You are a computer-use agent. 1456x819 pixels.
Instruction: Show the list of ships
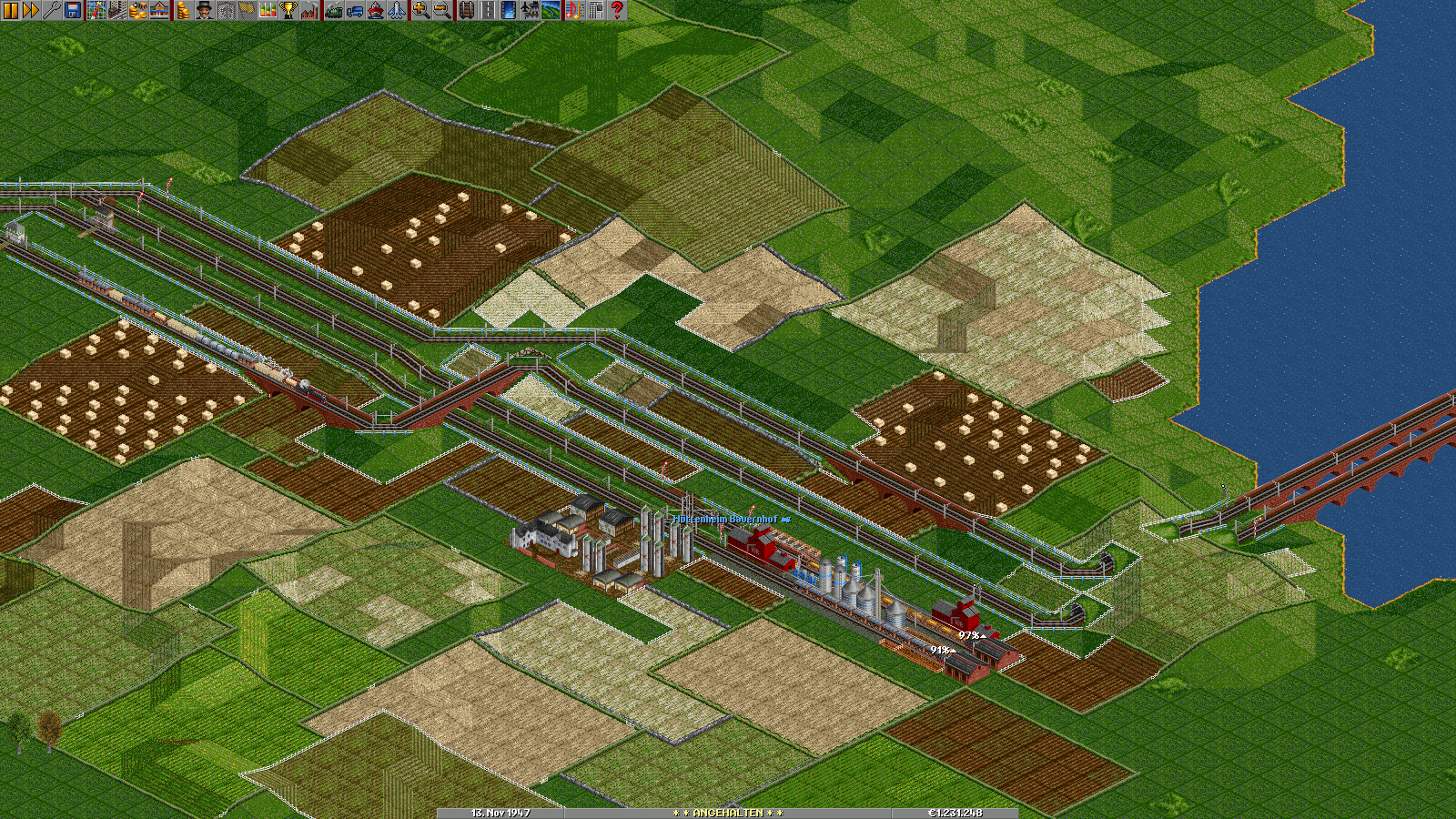click(375, 10)
